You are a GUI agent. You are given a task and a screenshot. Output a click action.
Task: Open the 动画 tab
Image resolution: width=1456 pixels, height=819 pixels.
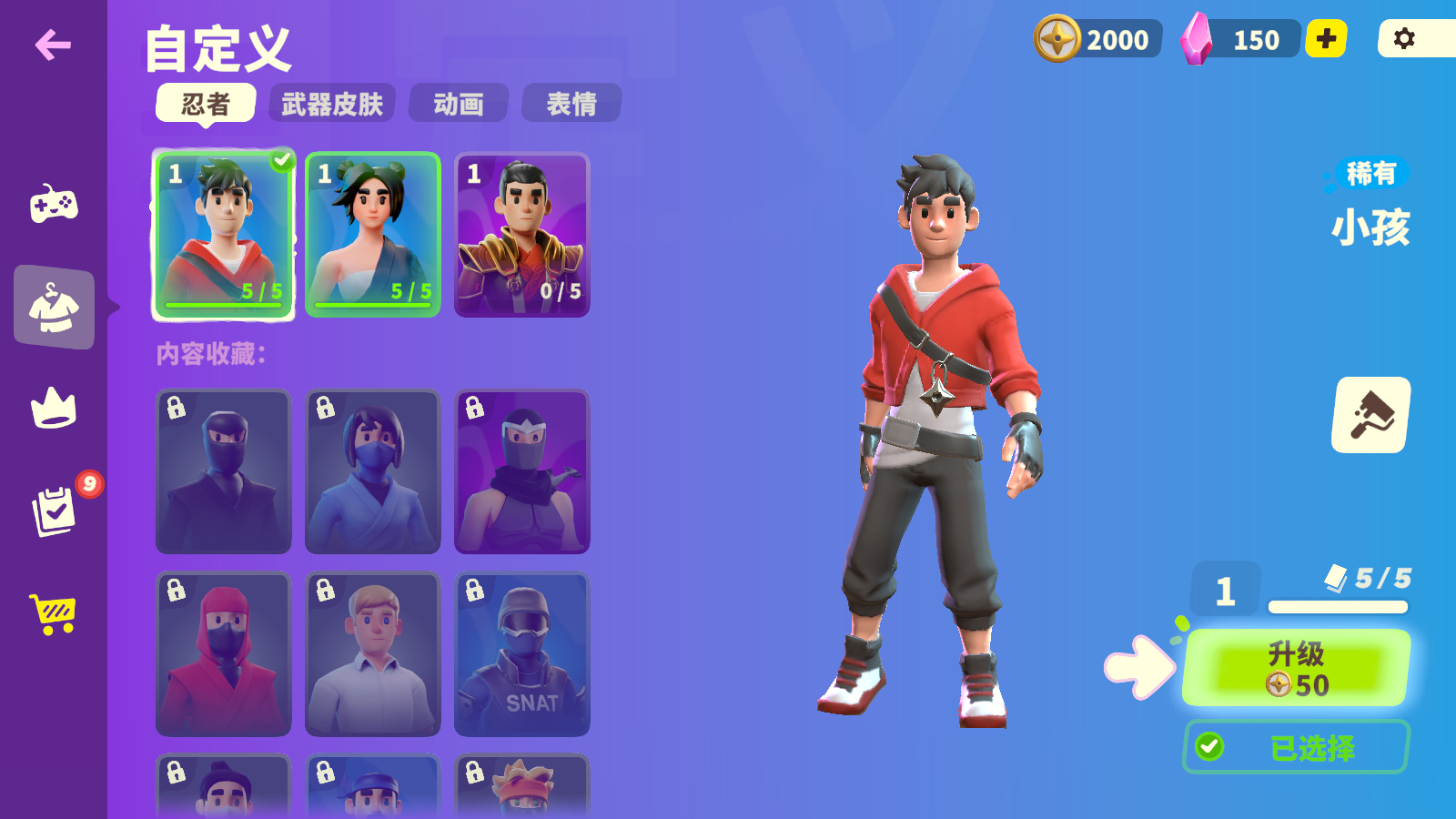(x=459, y=104)
